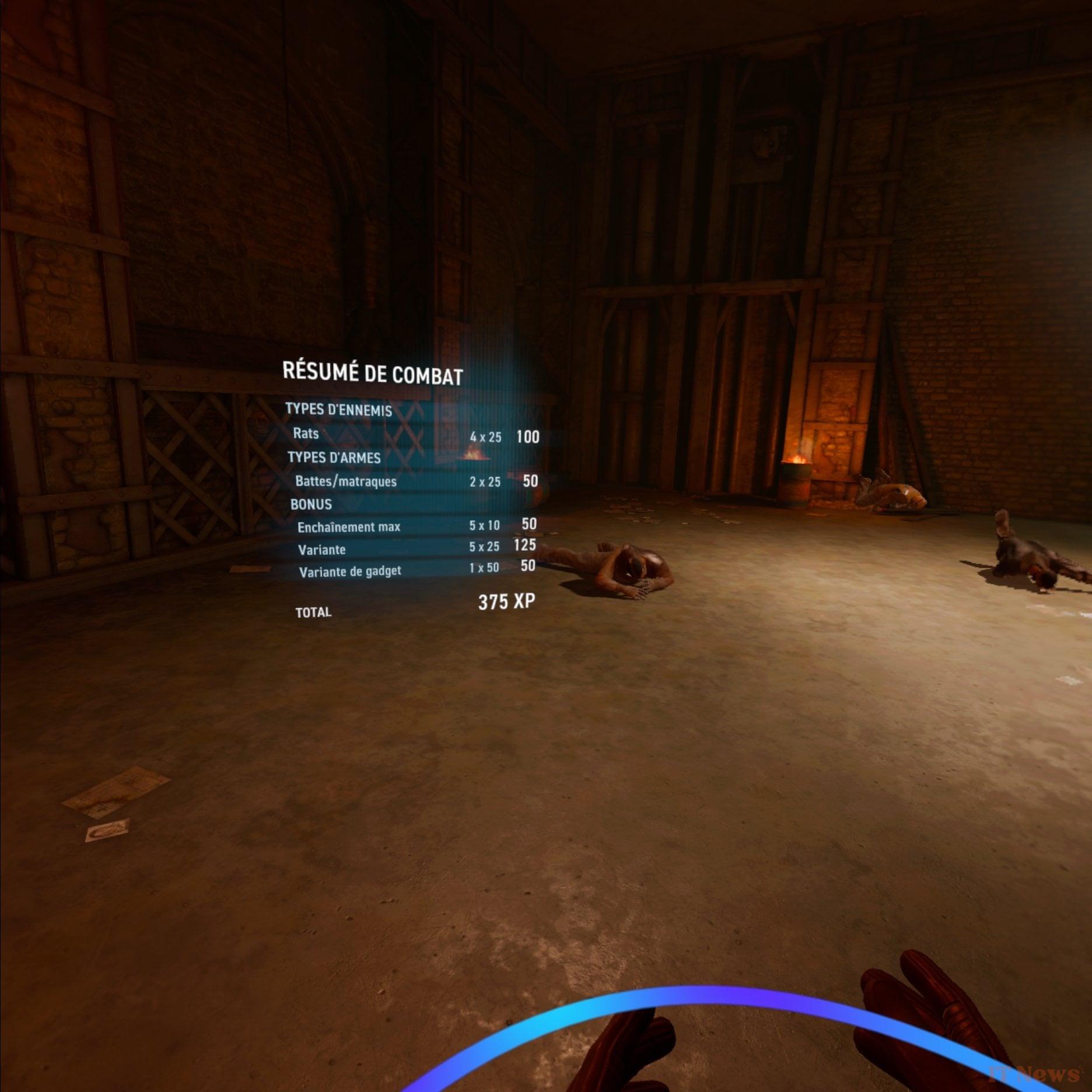This screenshot has height=1092, width=1092.
Task: Select the Enchaînement max bonus row
Action: (349, 526)
